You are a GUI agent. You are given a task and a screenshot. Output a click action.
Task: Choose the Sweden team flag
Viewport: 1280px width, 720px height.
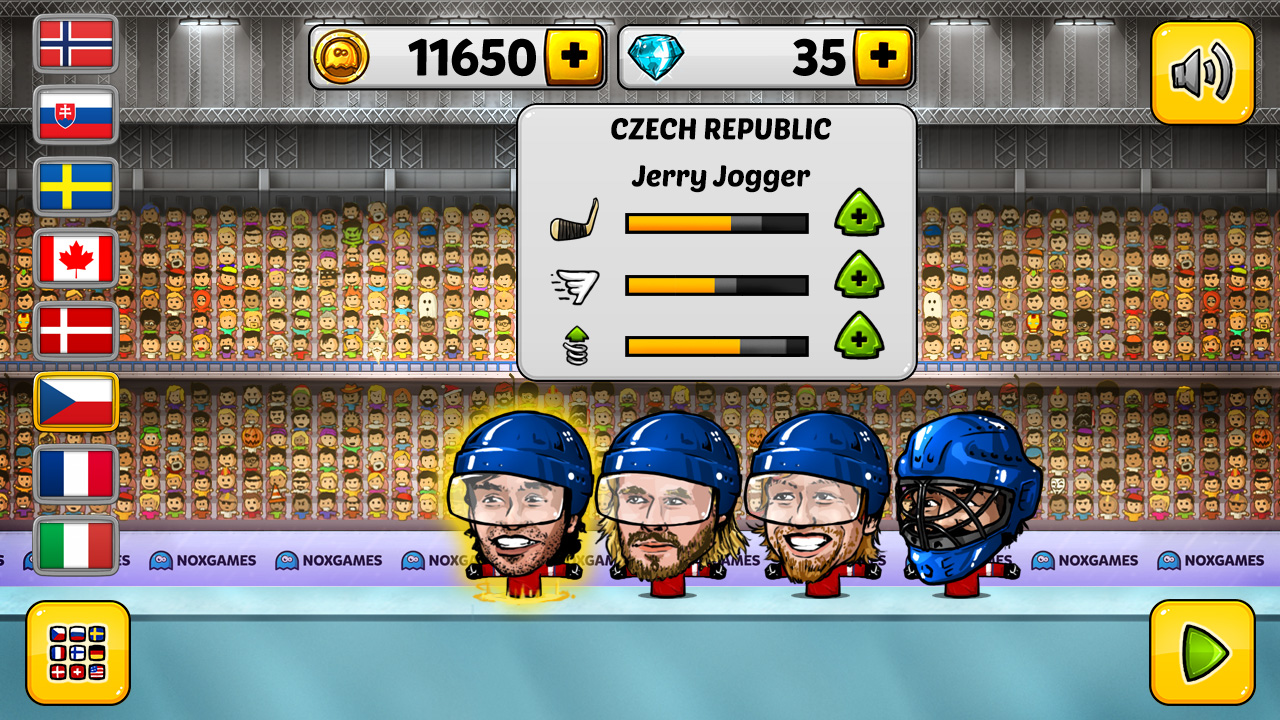76,188
